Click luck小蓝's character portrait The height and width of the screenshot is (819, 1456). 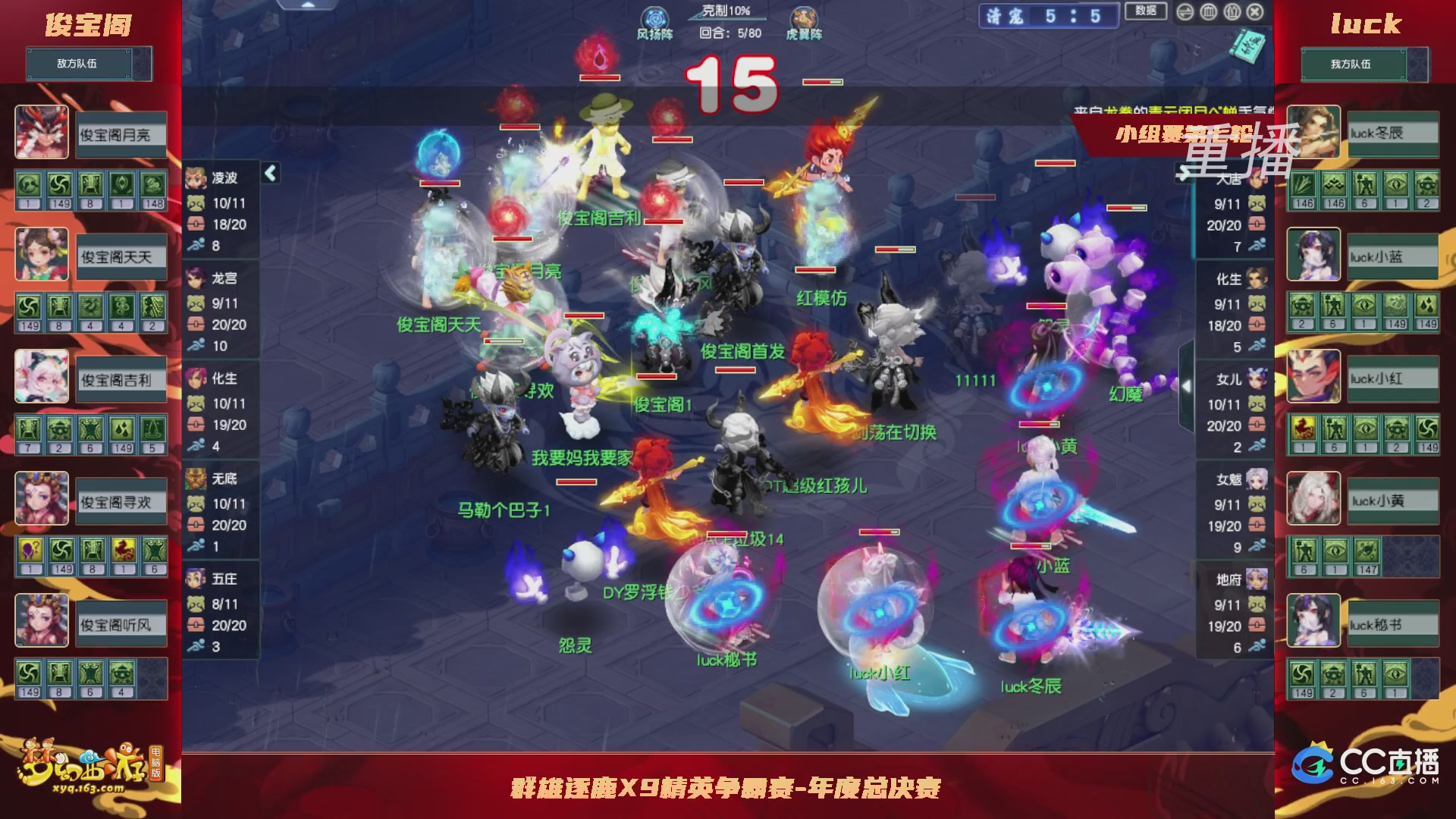tap(1313, 253)
